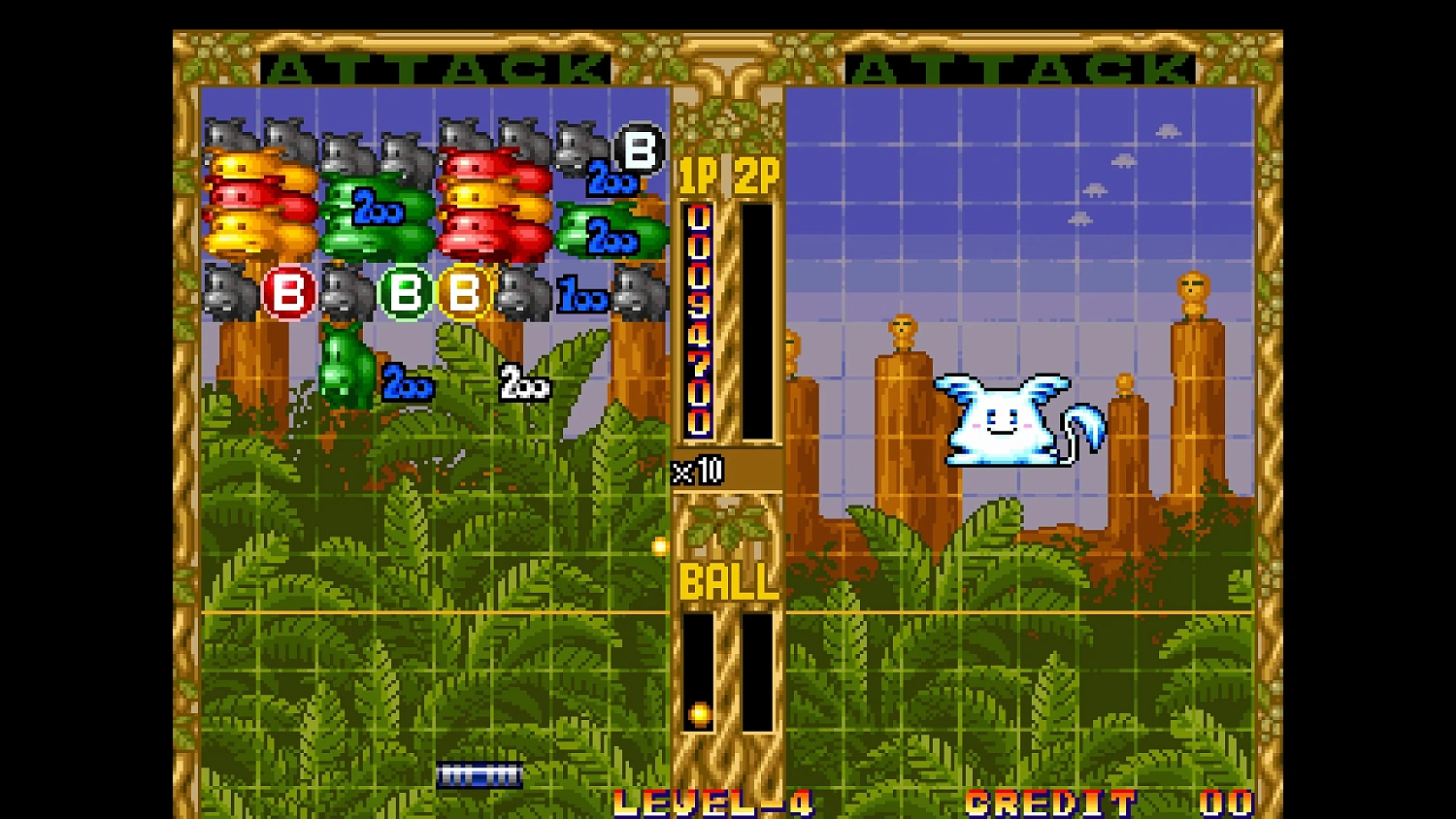The image size is (1456, 819).
Task: Click the 1P score display column
Action: point(701,315)
